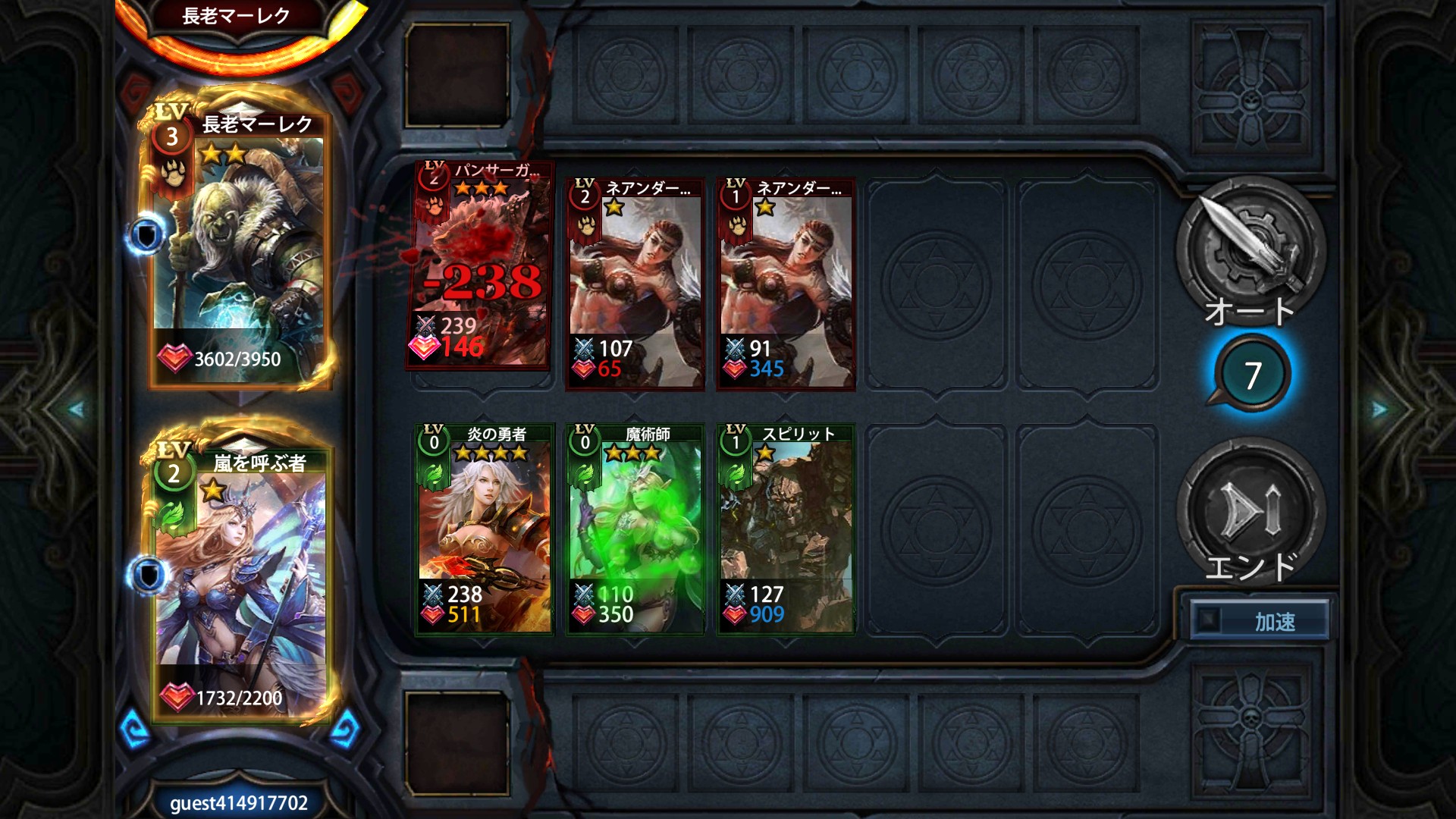Inspect the enemy パンサーガ card taking damage
Viewport: 1456px width, 819px height.
[x=479, y=267]
